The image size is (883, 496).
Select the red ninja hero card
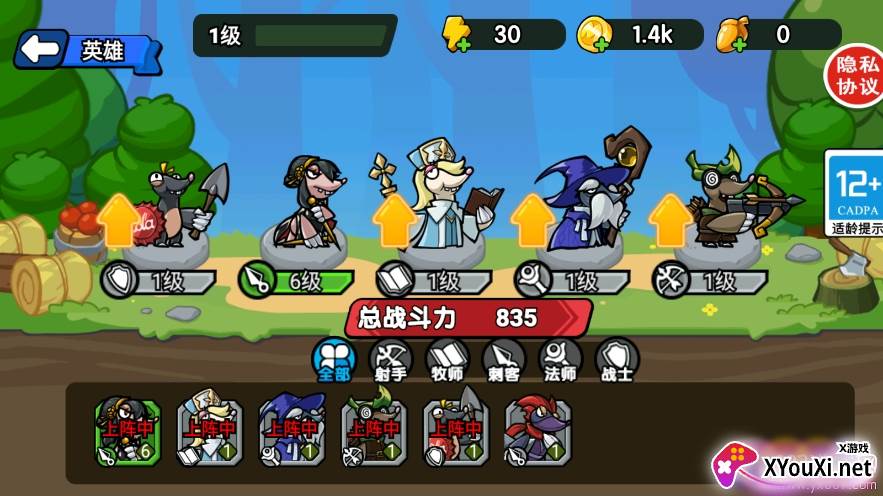(x=537, y=431)
